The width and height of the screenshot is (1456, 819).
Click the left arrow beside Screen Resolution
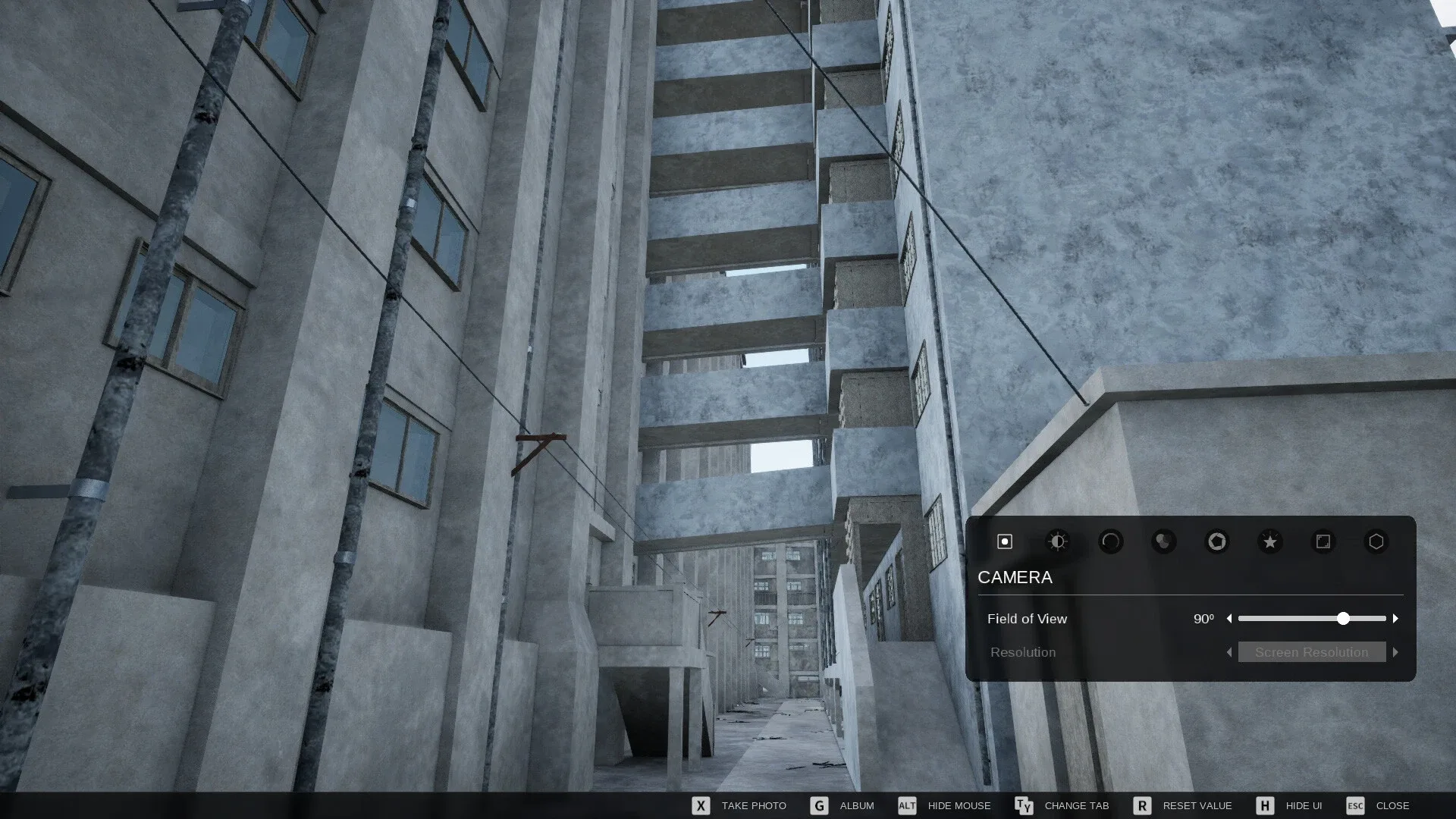1228,652
